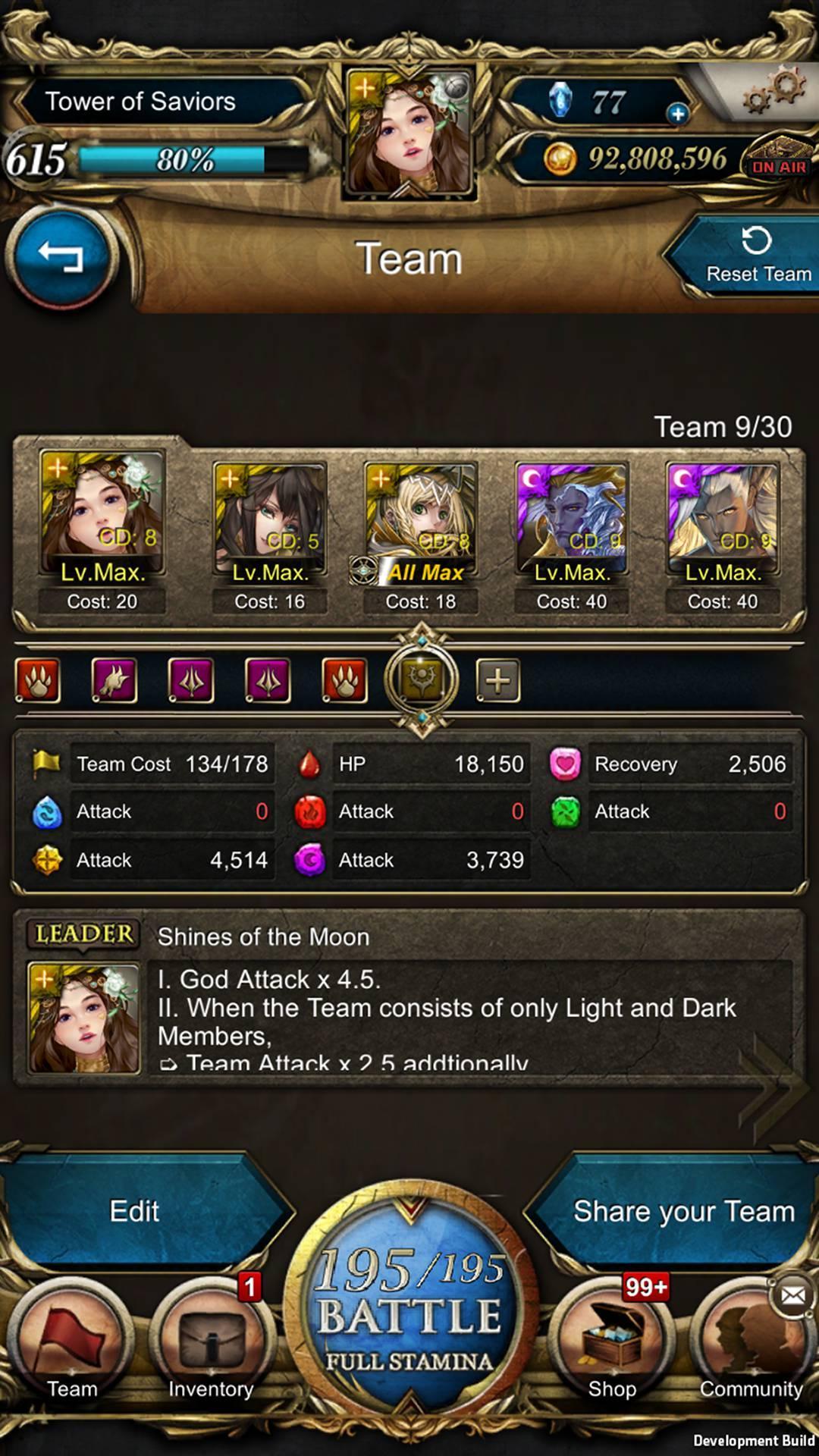This screenshot has height=1456, width=819.
Task: Start a battle with the BATTLE button
Action: pos(409,1313)
